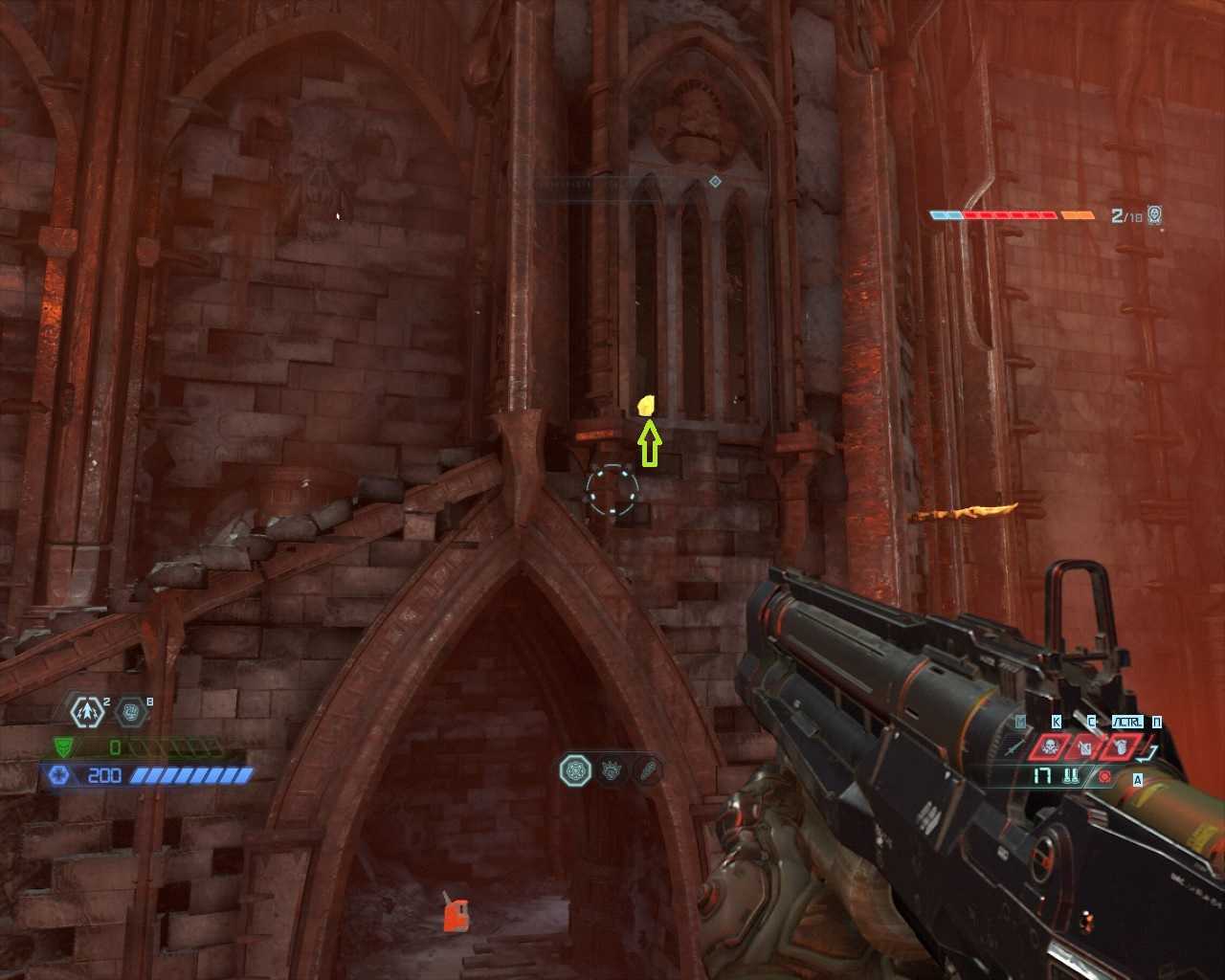Click the red weapon mod circle icon
The image size is (1225, 980).
click(x=1104, y=776)
